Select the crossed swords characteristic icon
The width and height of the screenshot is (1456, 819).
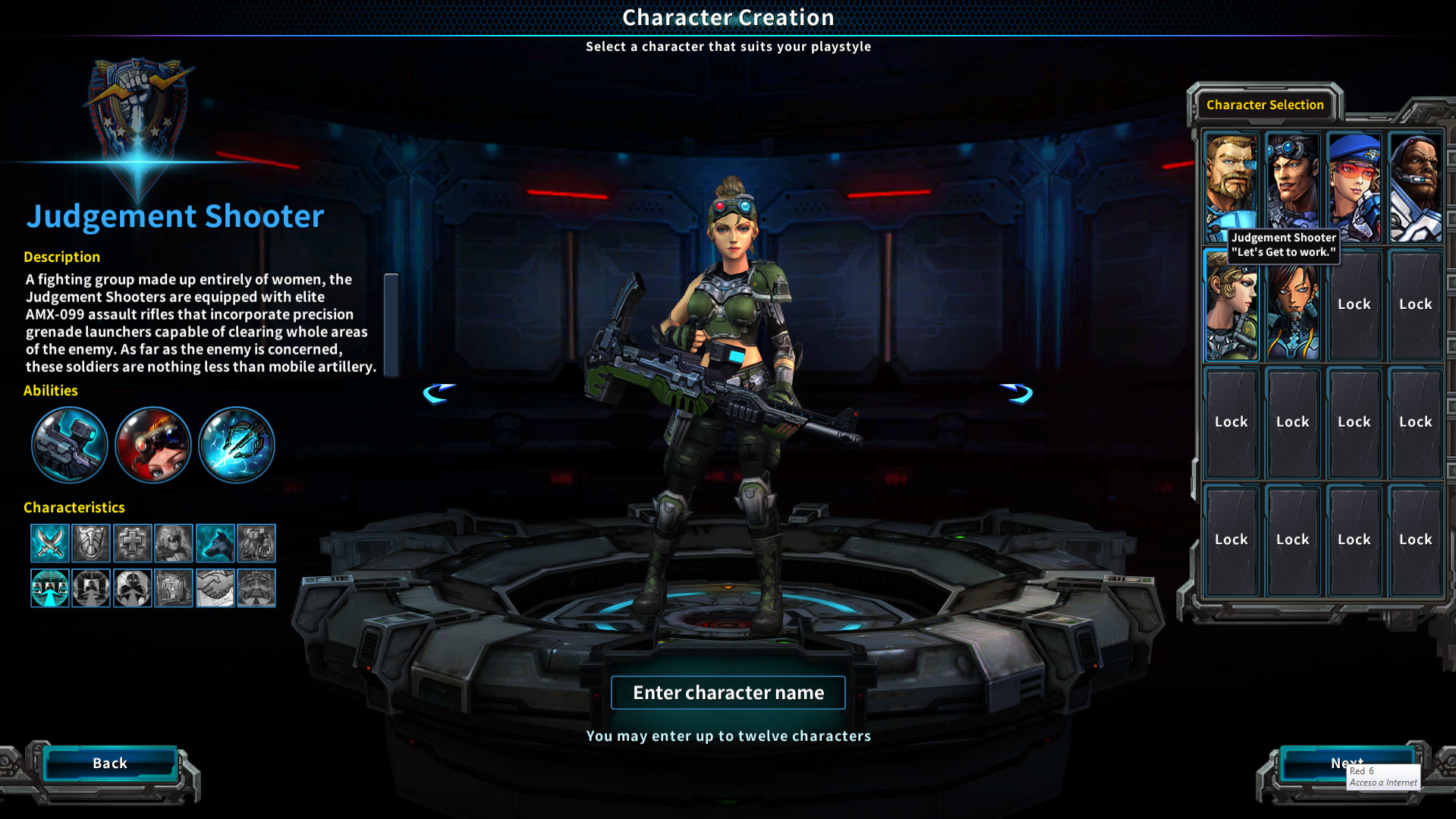point(50,543)
